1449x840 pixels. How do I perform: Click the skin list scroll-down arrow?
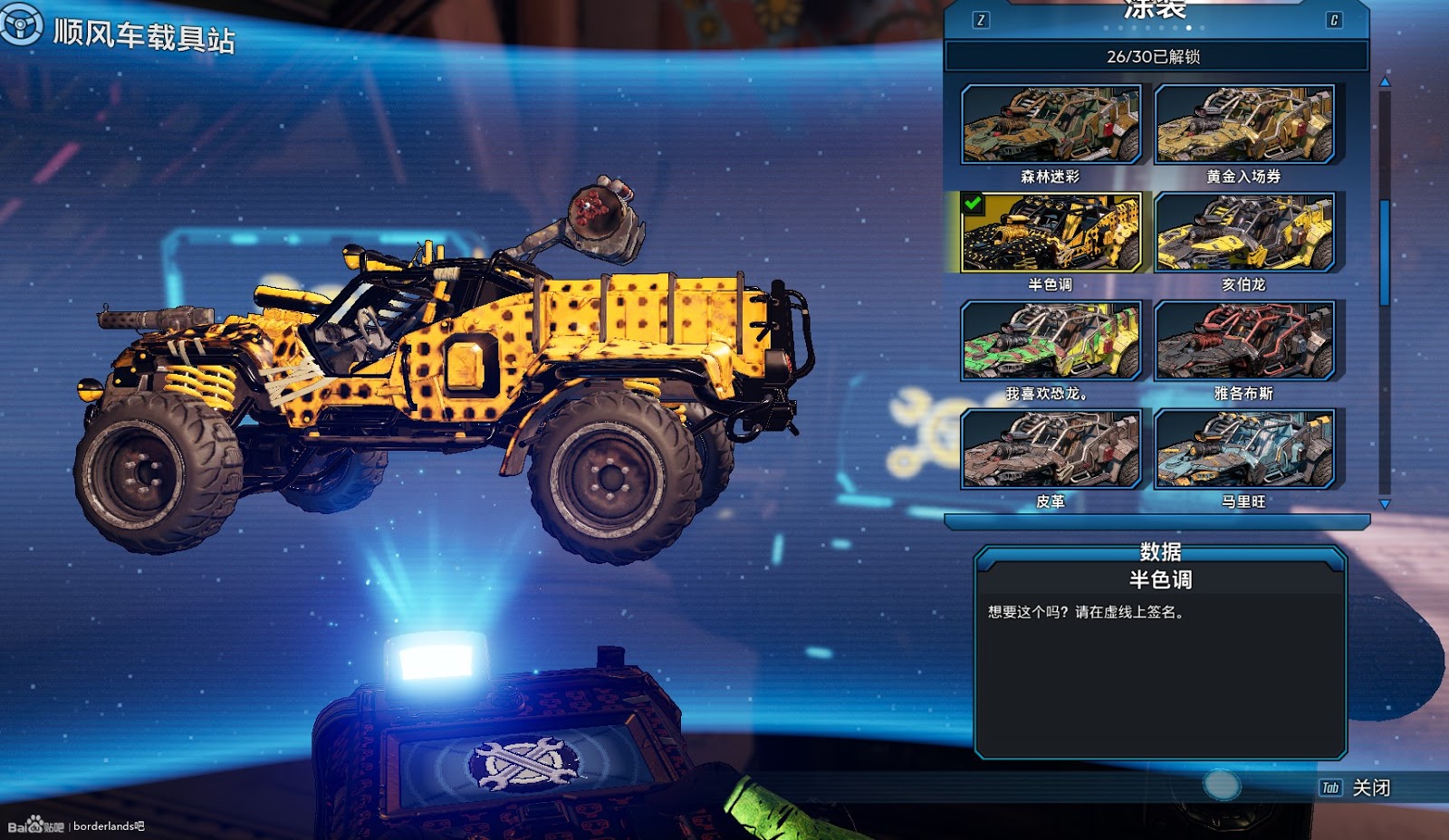click(1384, 503)
